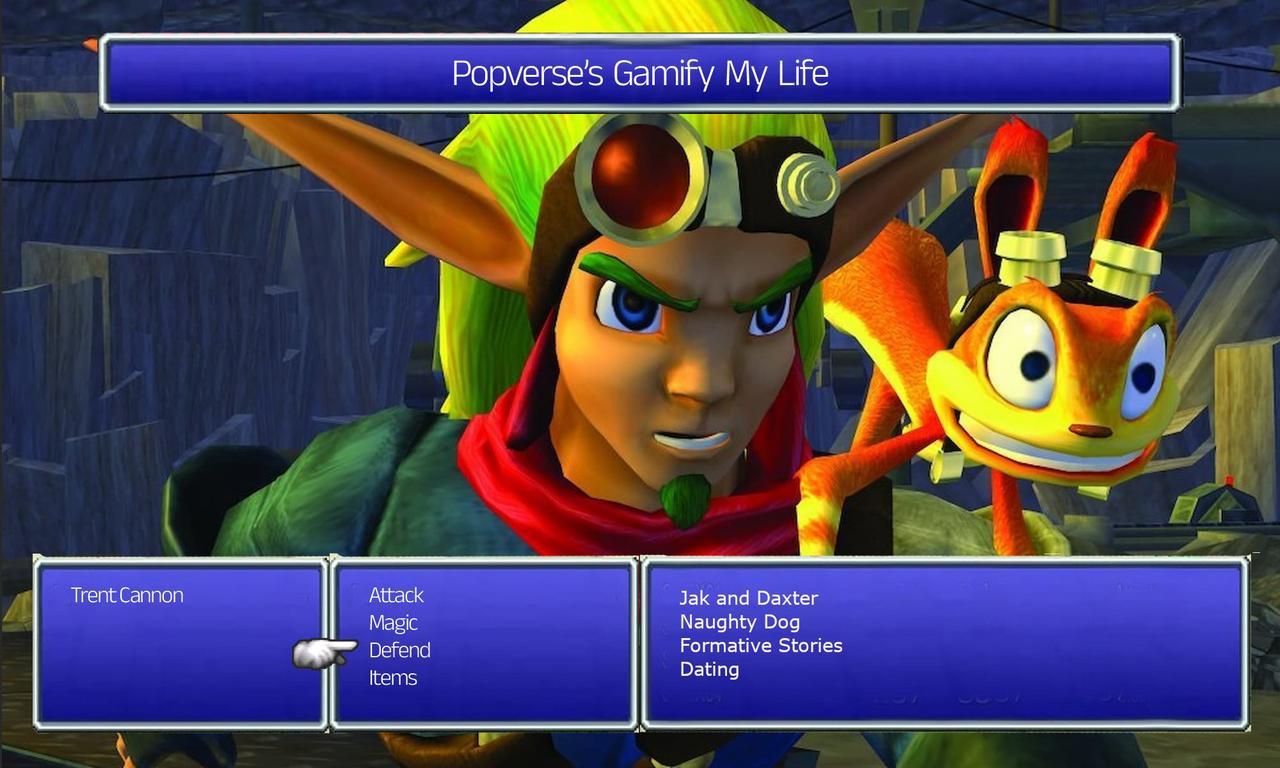Choose the Items option
The image size is (1280, 768).
tap(394, 677)
